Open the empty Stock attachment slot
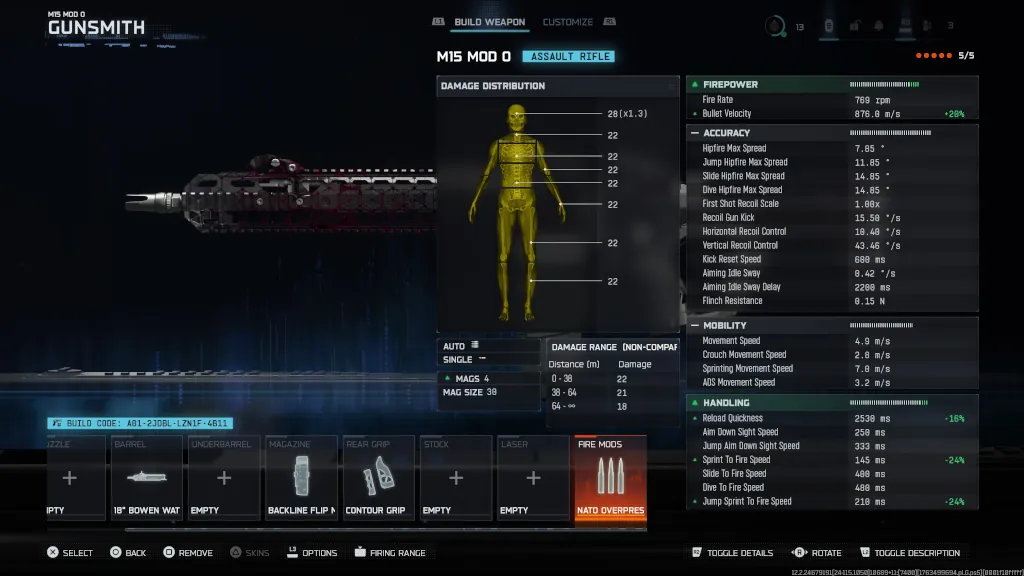 tap(455, 478)
